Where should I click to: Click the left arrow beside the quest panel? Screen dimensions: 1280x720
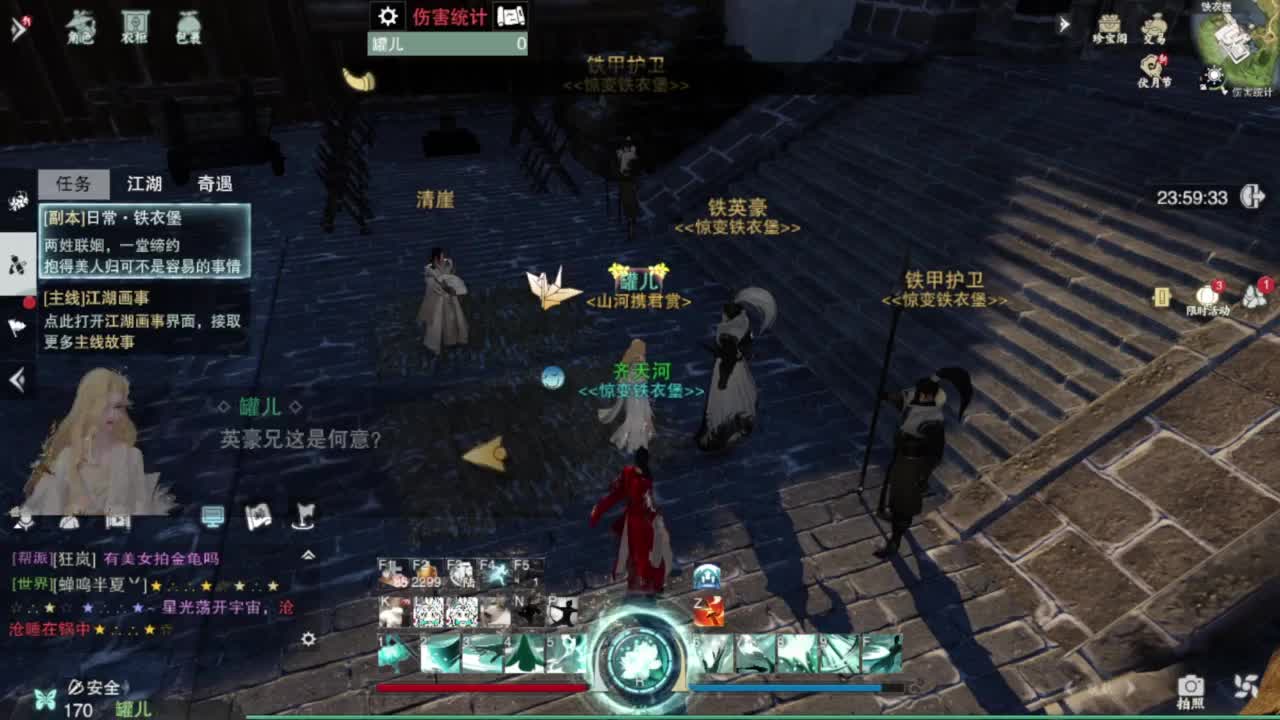[14, 377]
